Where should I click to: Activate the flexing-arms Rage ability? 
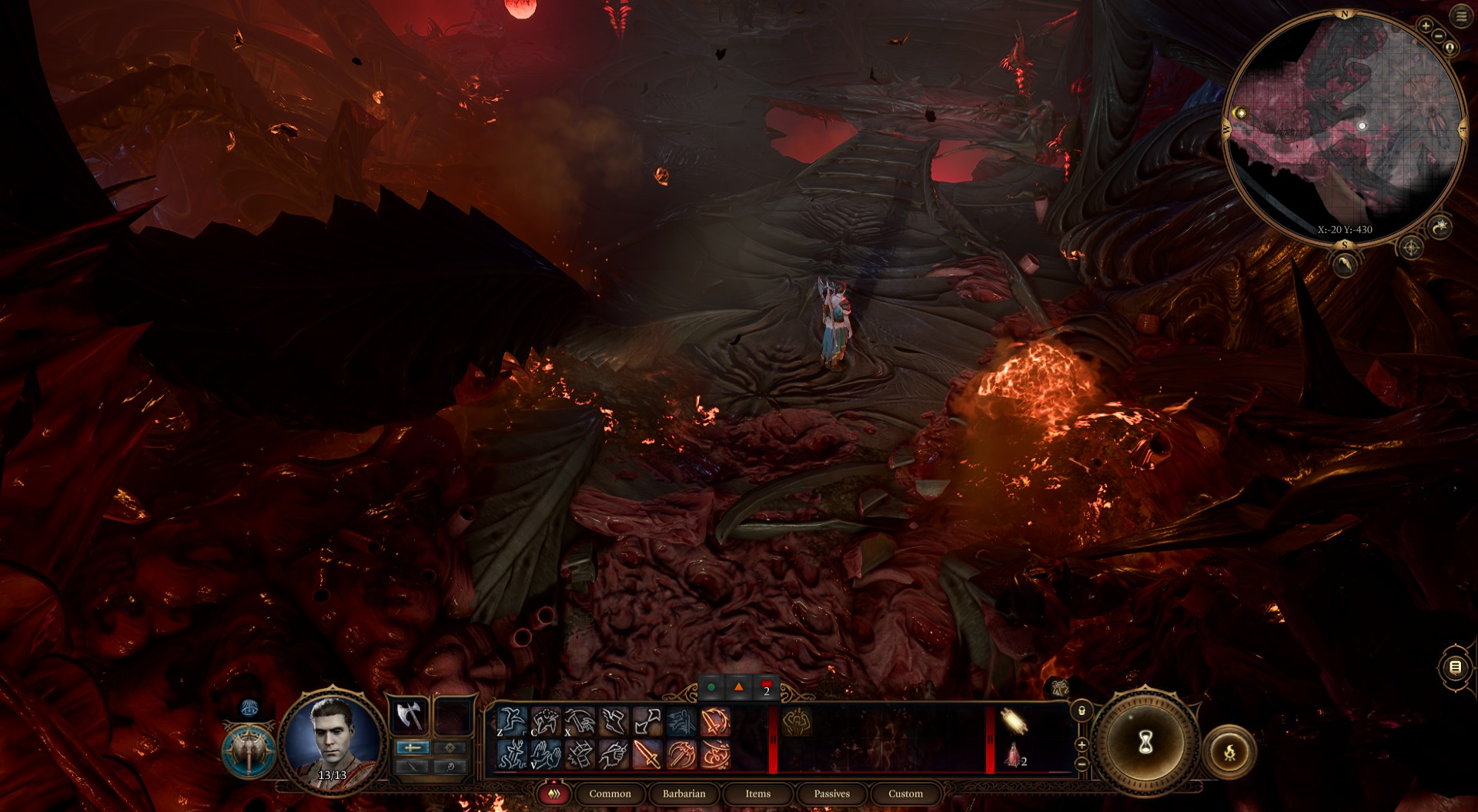(x=797, y=722)
